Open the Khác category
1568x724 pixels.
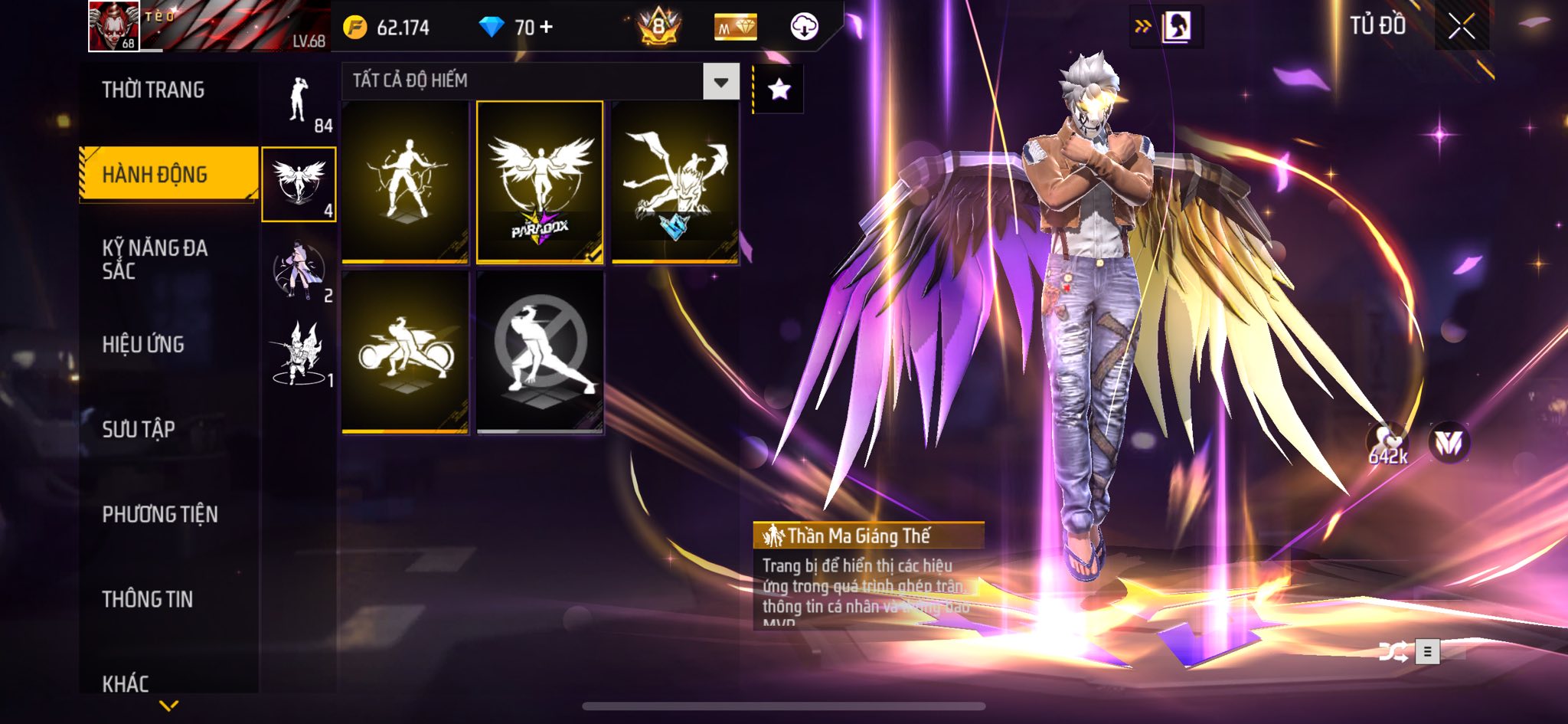point(126,683)
